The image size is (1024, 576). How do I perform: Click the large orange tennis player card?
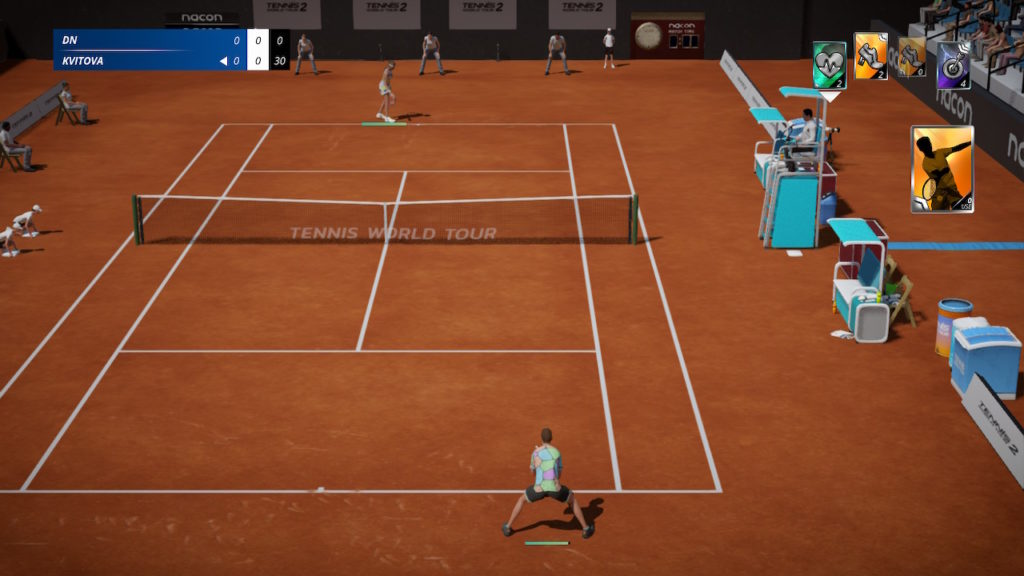pos(941,169)
